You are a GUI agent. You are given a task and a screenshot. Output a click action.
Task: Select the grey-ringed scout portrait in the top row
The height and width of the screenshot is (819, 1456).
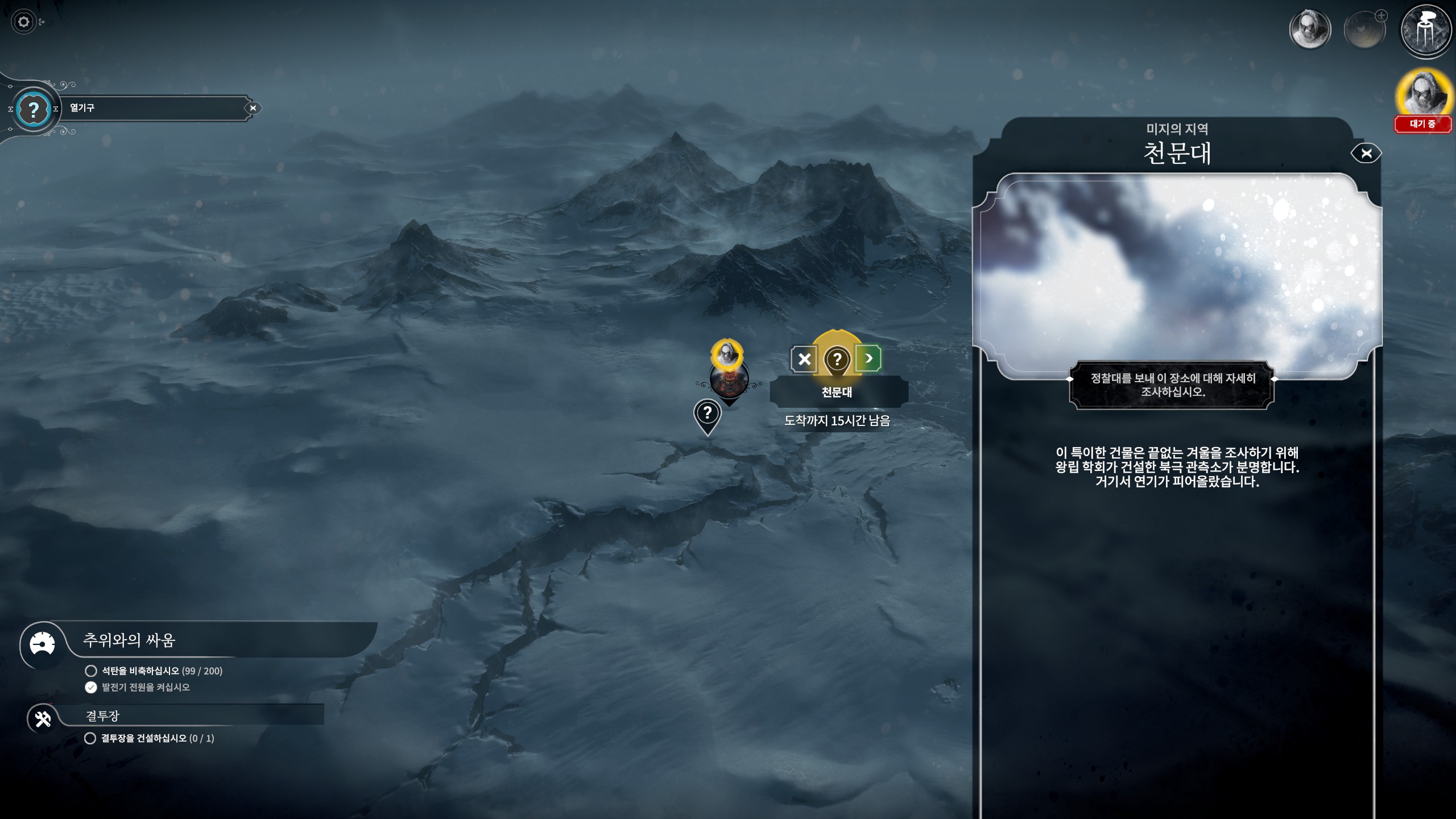pyautogui.click(x=1310, y=30)
